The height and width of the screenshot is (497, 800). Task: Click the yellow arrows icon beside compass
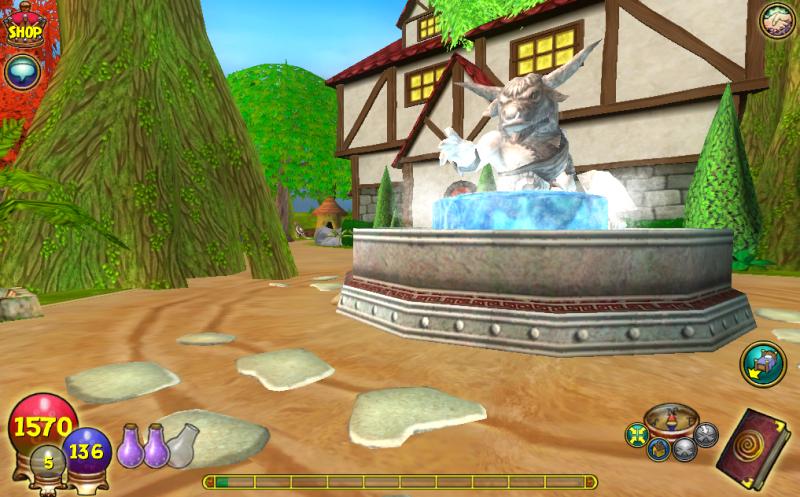coord(637,435)
